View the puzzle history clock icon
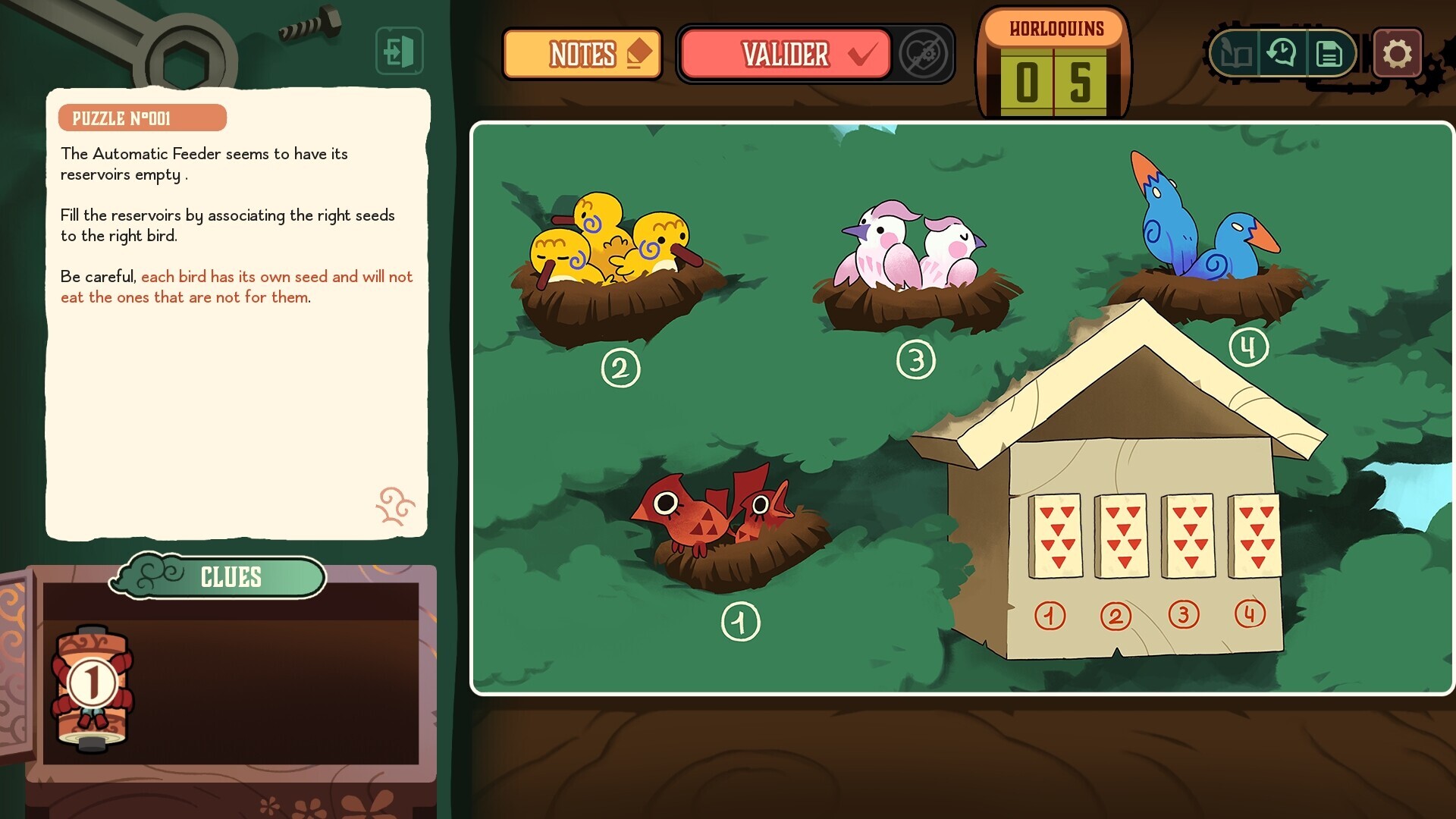Viewport: 1456px width, 819px height. tap(1282, 53)
